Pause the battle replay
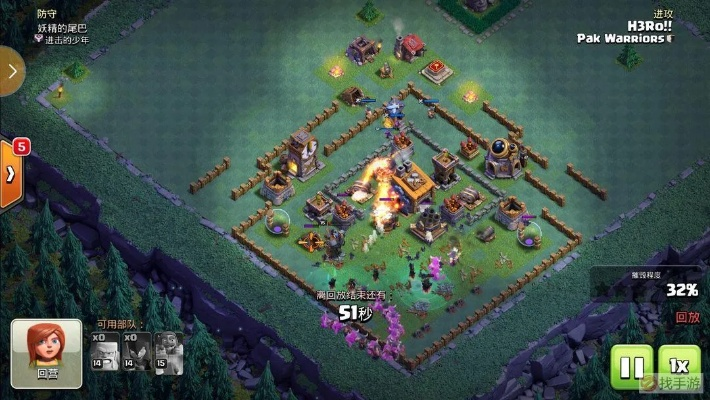The width and height of the screenshot is (710, 400). tap(631, 366)
